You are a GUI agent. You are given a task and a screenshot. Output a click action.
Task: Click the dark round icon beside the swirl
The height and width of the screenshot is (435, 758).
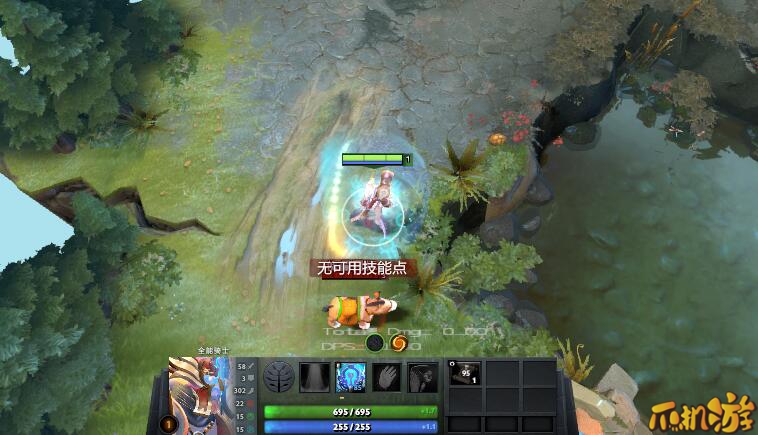click(x=374, y=343)
